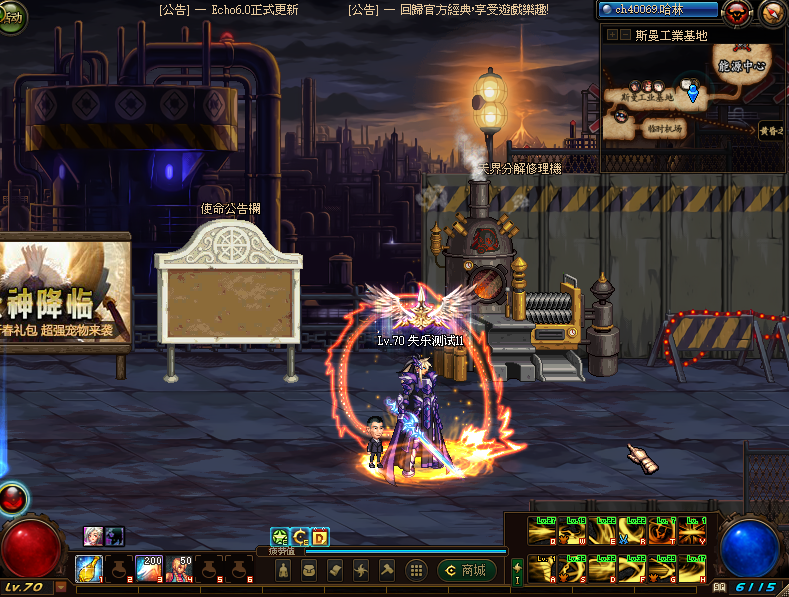The height and width of the screenshot is (597, 789).
Task: Click the orange D icon above menu bar
Action: (320, 538)
